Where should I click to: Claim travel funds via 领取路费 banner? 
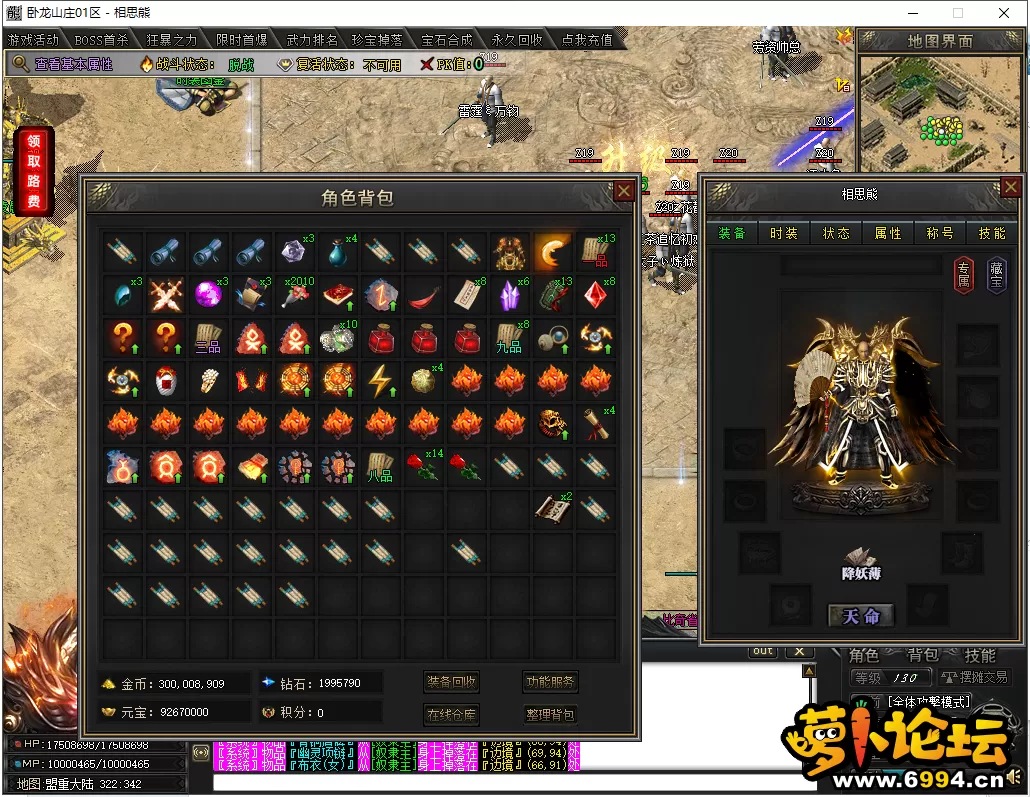pos(34,171)
